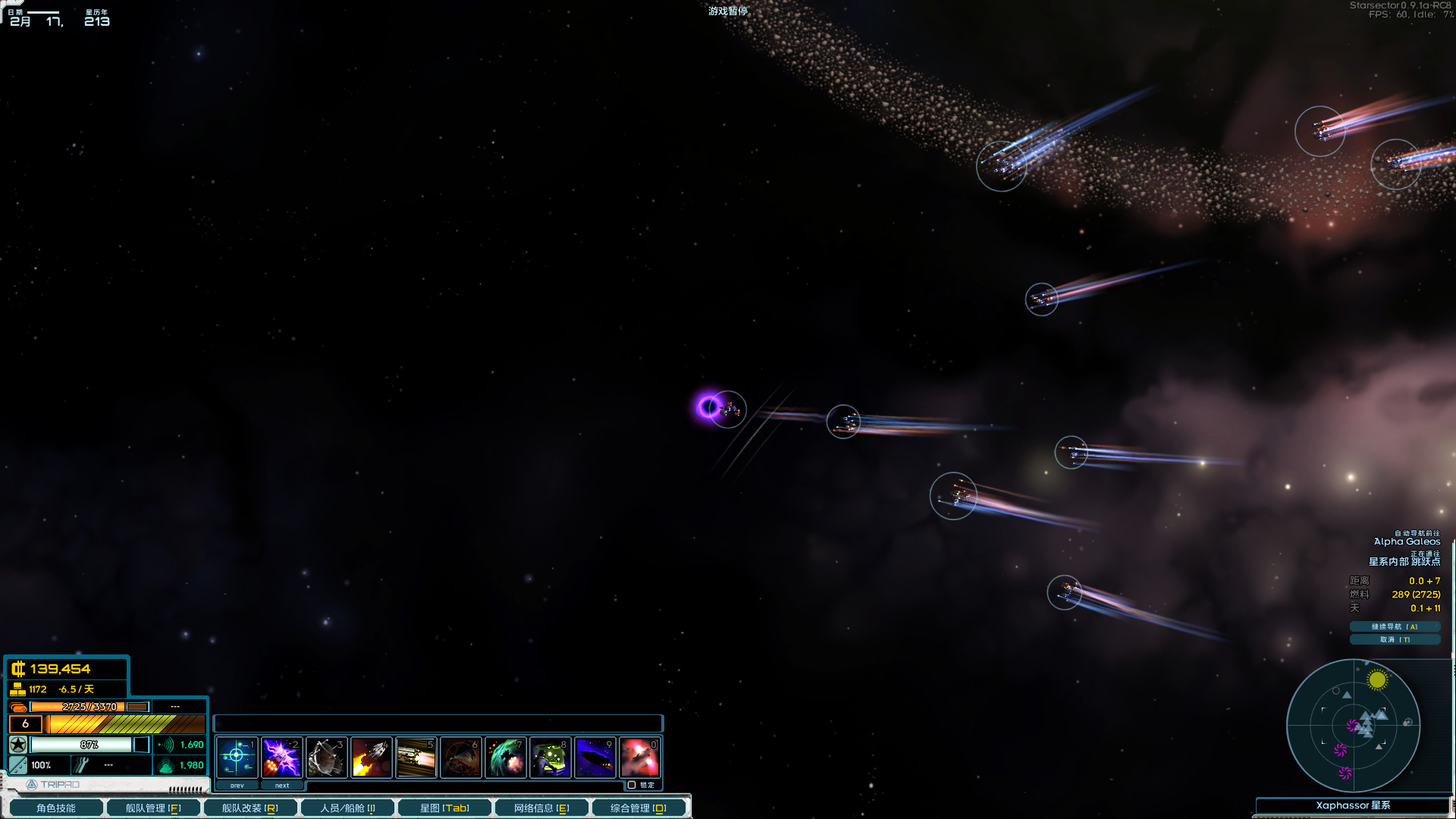Activate the green flare ability in slot 7
The height and width of the screenshot is (819, 1456).
point(505,757)
